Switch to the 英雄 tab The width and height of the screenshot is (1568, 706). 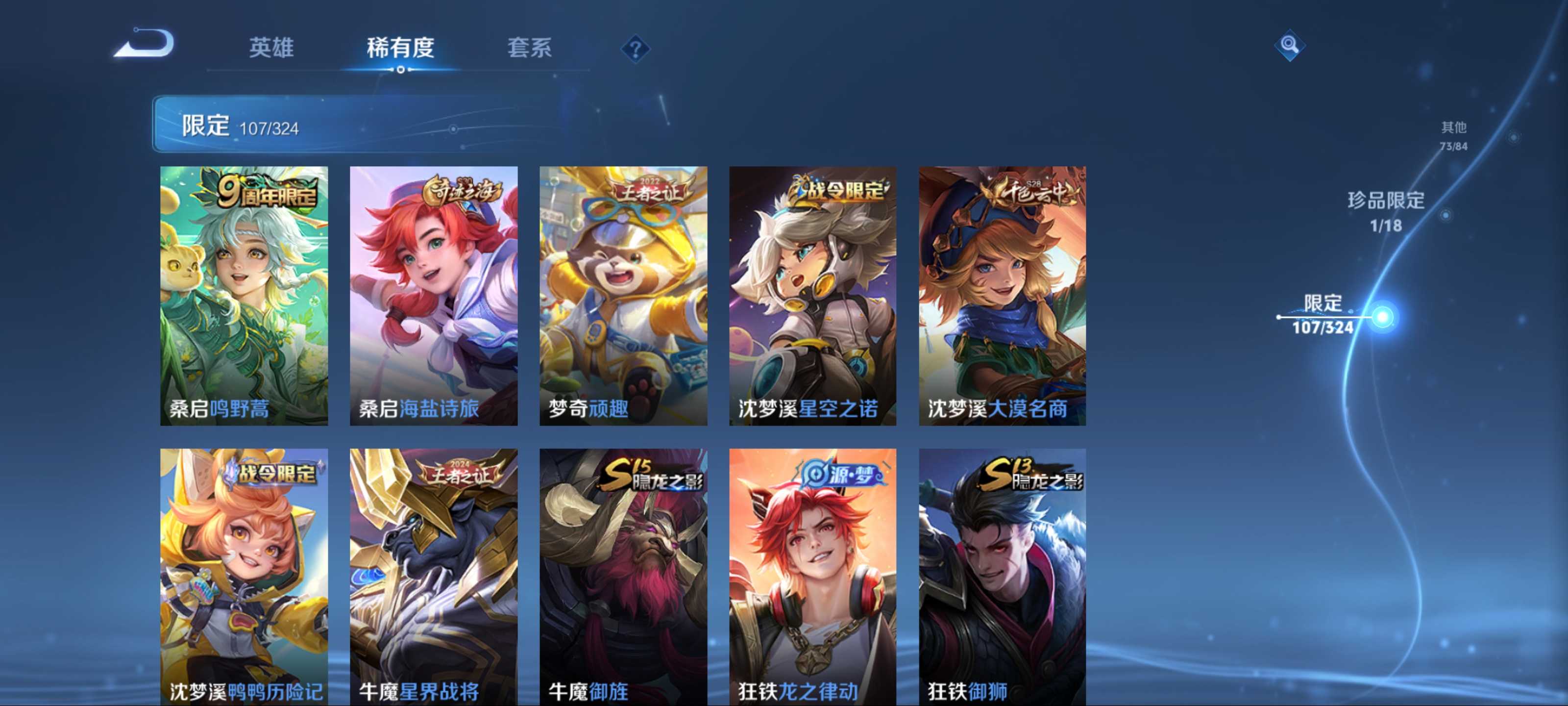pos(271,48)
